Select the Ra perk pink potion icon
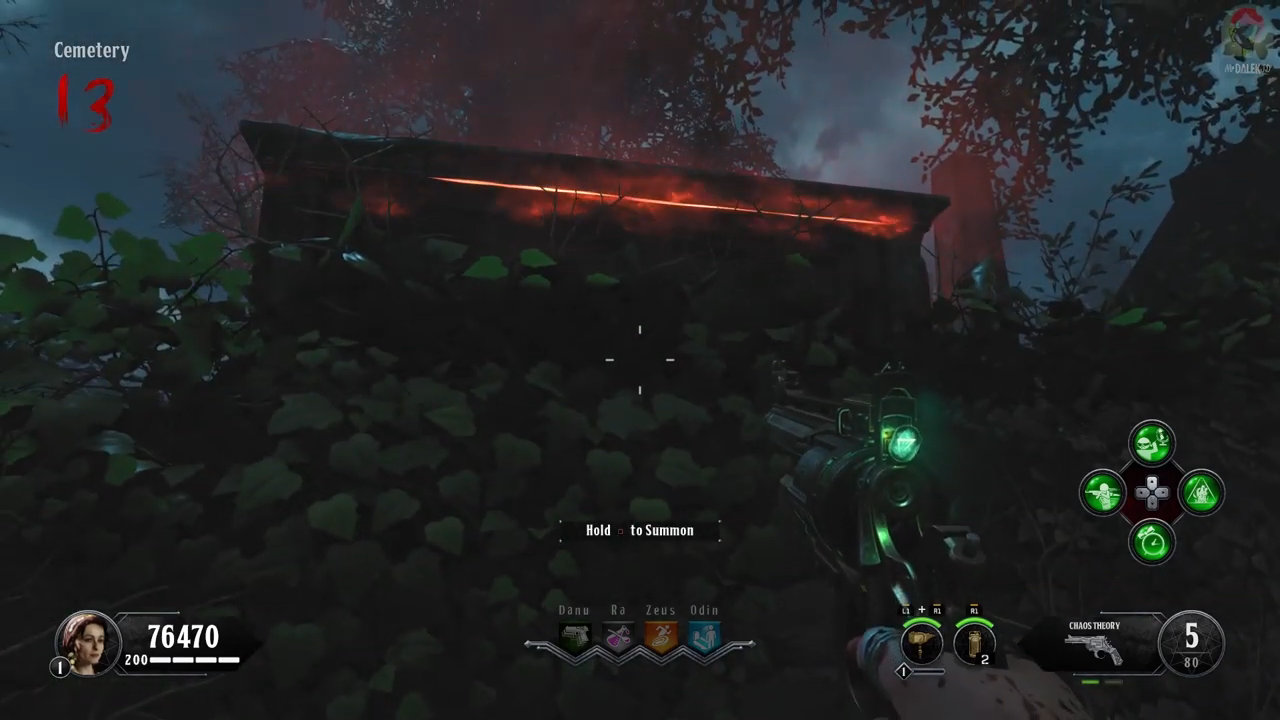 tap(618, 637)
